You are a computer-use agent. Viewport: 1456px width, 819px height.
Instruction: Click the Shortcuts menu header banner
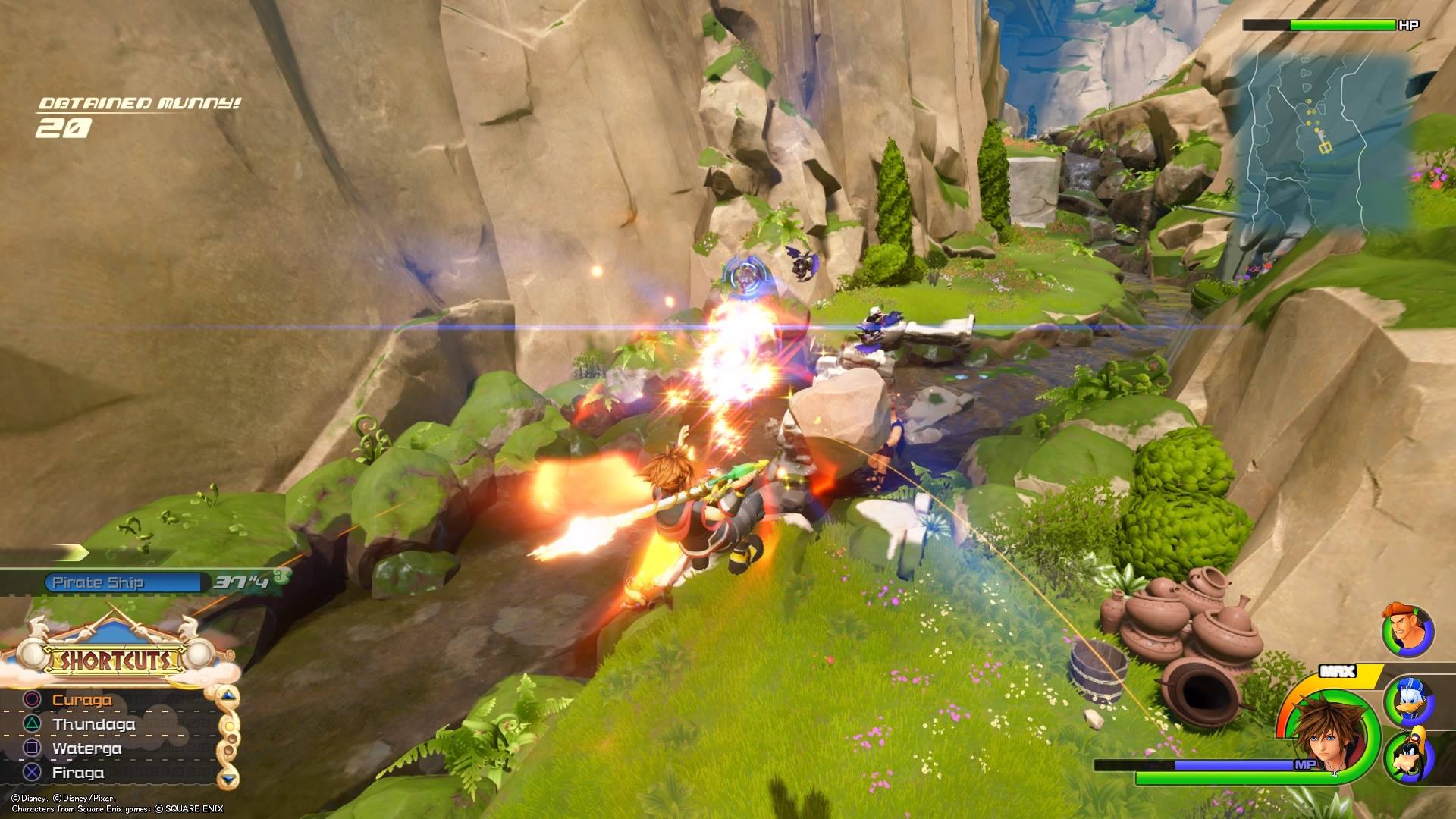pos(116,660)
